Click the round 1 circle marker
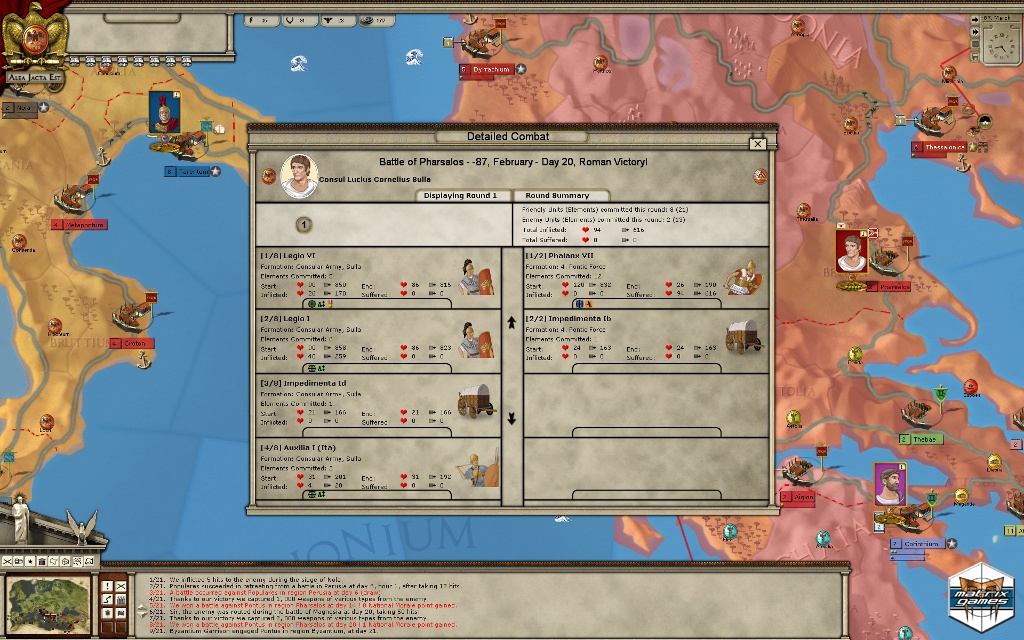Viewport: 1024px width, 640px height. pos(304,225)
